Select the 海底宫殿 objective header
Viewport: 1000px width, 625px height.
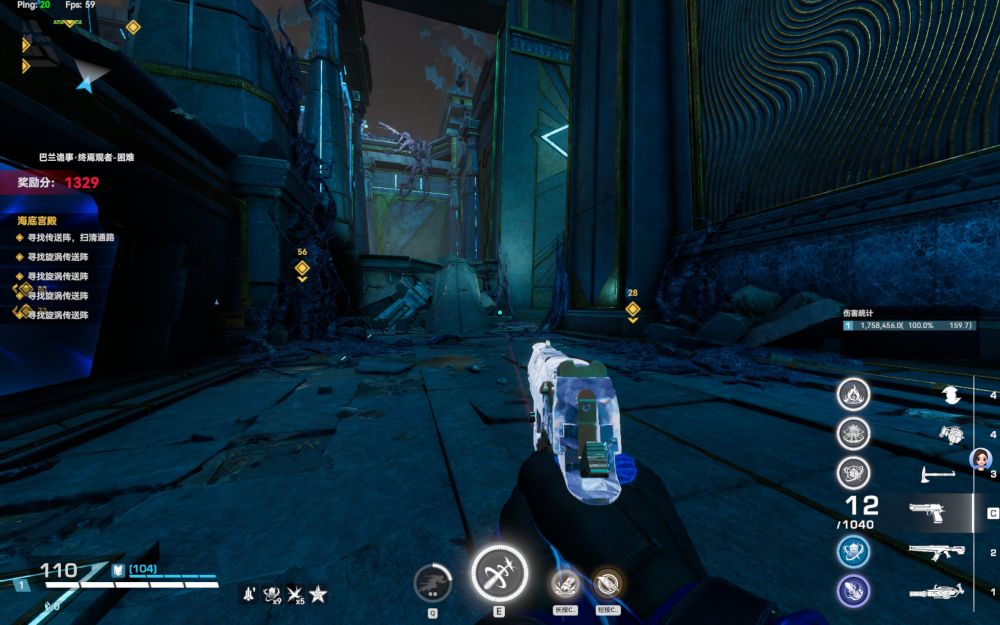tap(37, 220)
